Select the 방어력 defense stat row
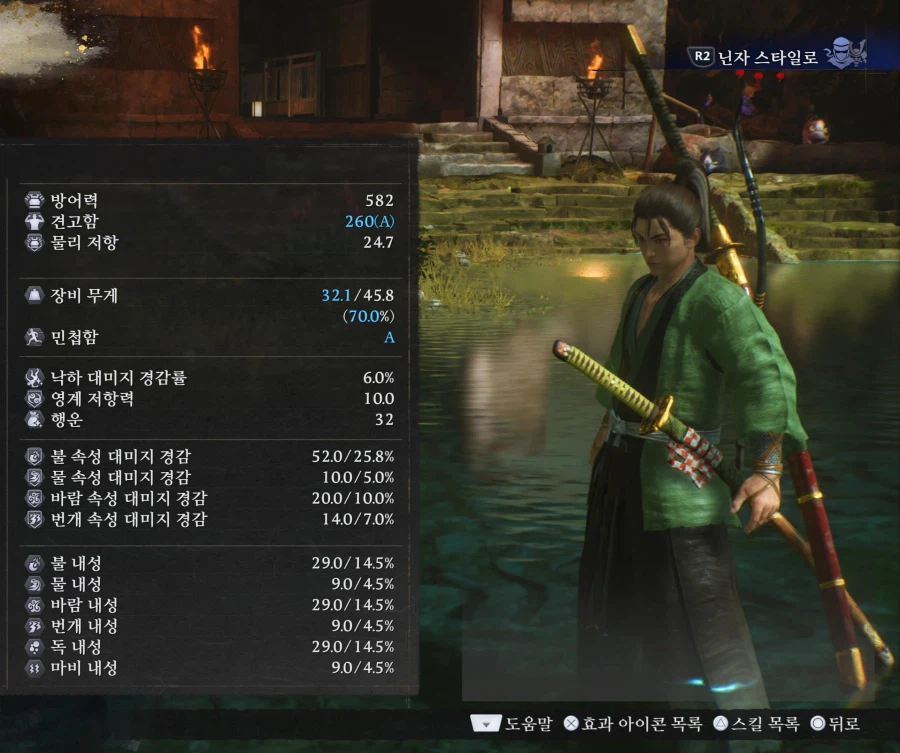This screenshot has width=900, height=753. [x=208, y=200]
